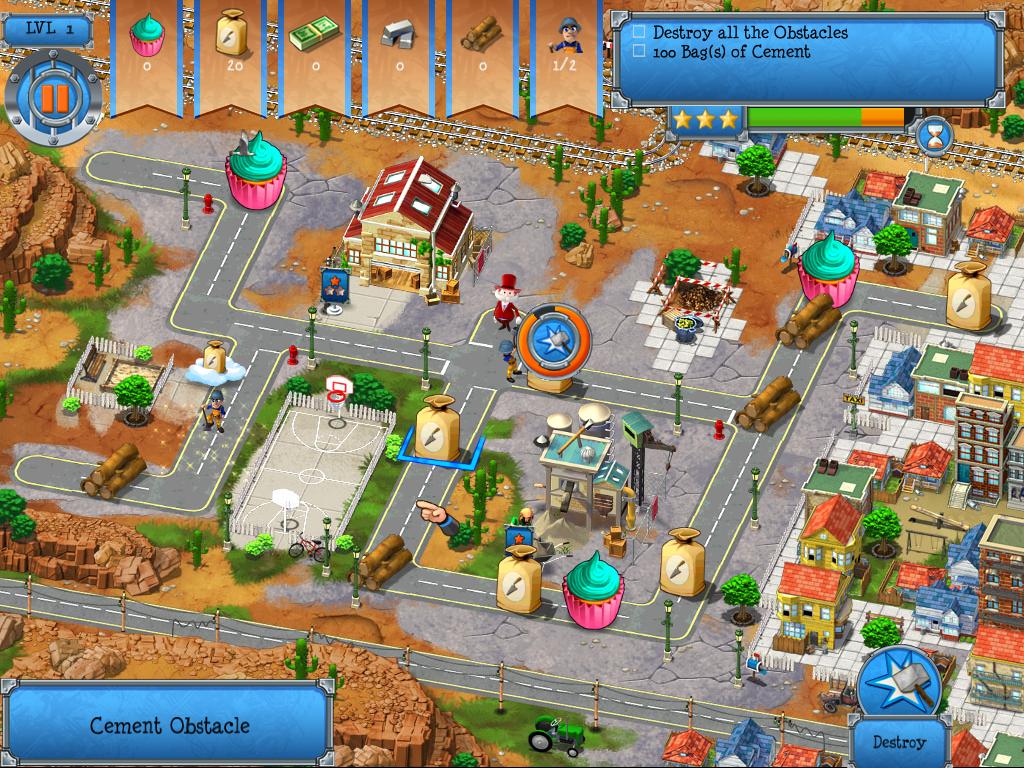Click the Destroy button
The image size is (1024, 768).
898,743
